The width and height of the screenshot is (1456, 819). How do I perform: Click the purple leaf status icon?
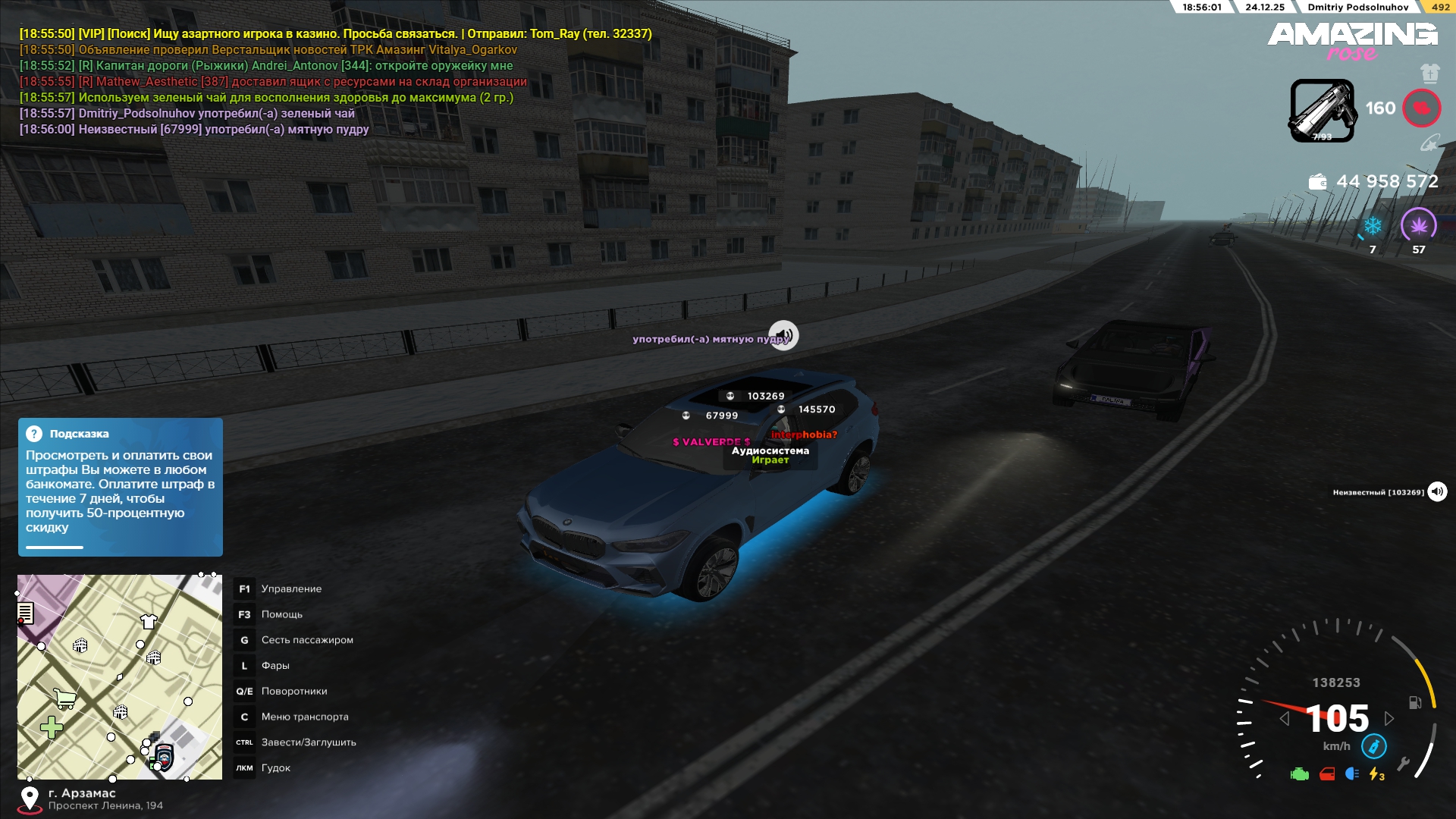pos(1418,225)
